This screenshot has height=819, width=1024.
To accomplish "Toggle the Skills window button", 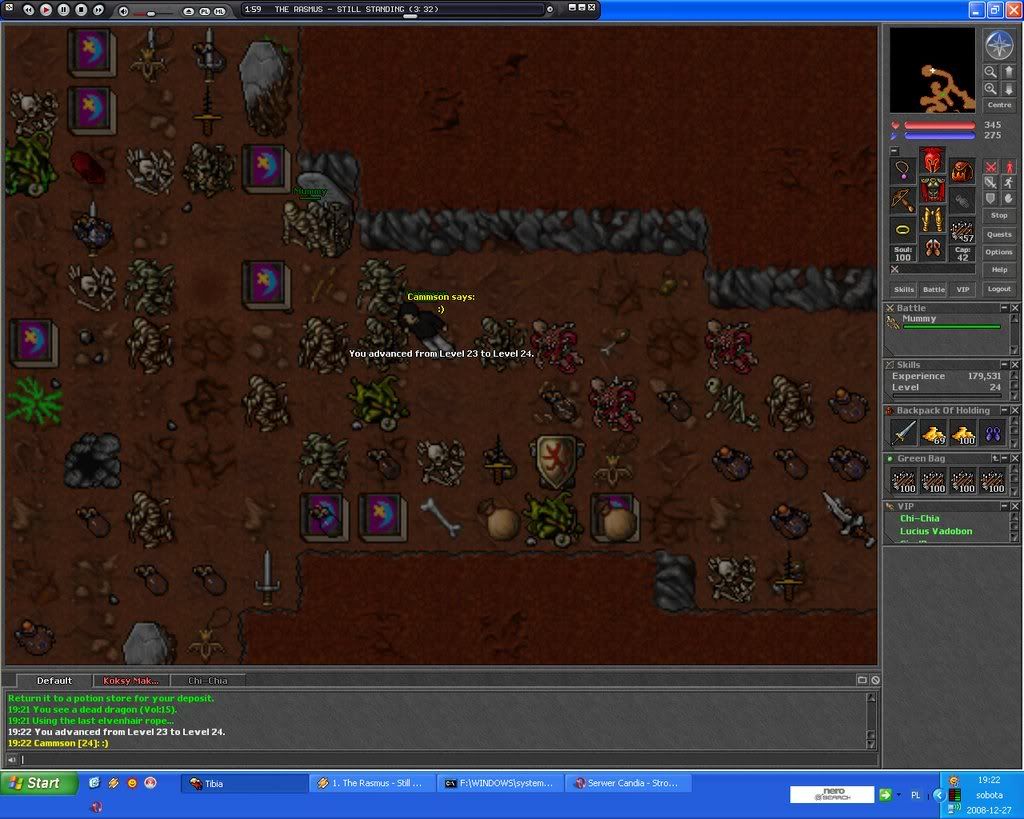I will (x=904, y=289).
